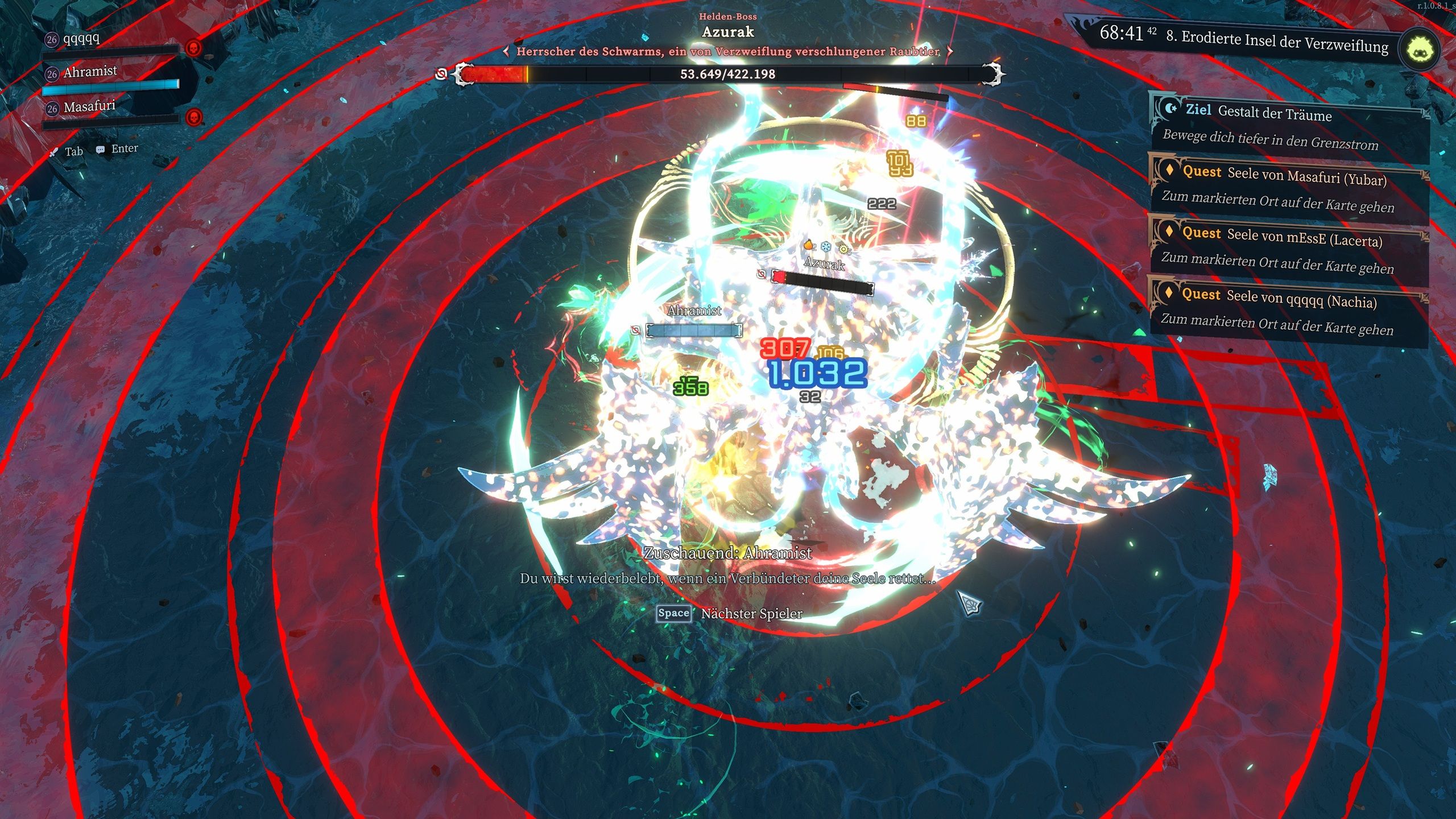Viewport: 1456px width, 819px height.
Task: Select party member Ahramist in the list
Action: pos(90,72)
